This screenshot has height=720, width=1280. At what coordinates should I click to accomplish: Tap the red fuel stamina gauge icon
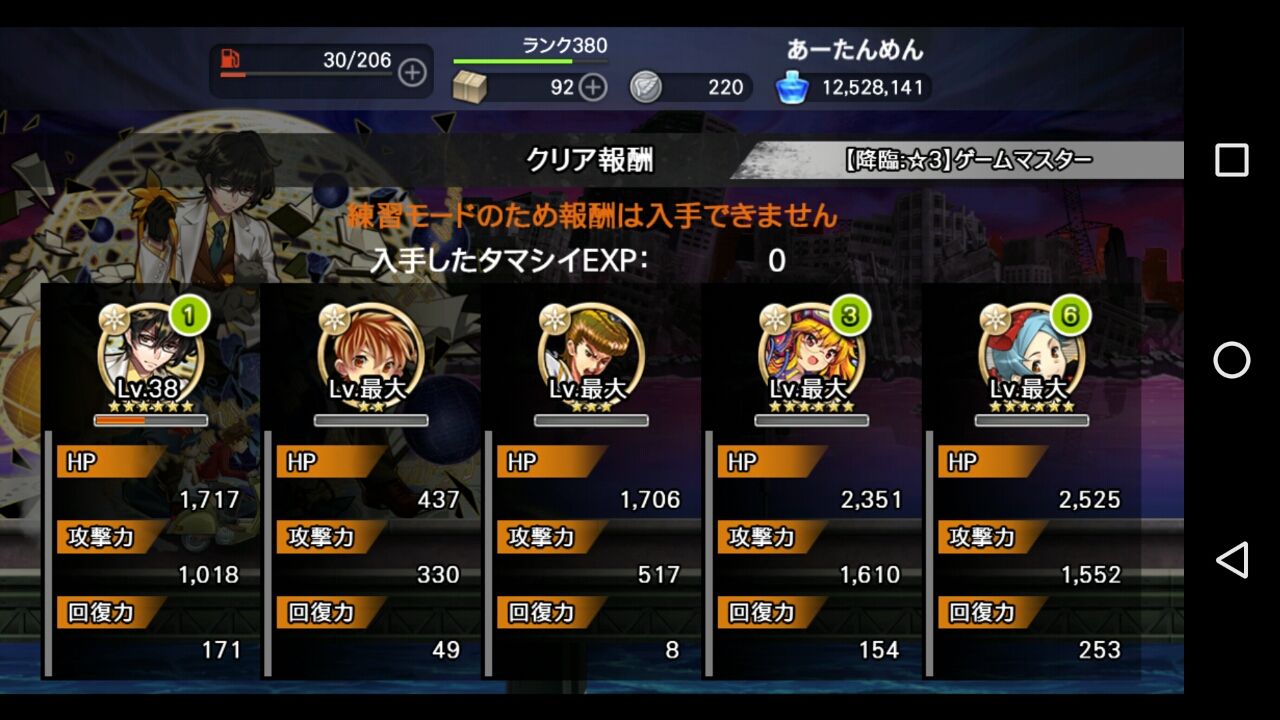coord(228,58)
